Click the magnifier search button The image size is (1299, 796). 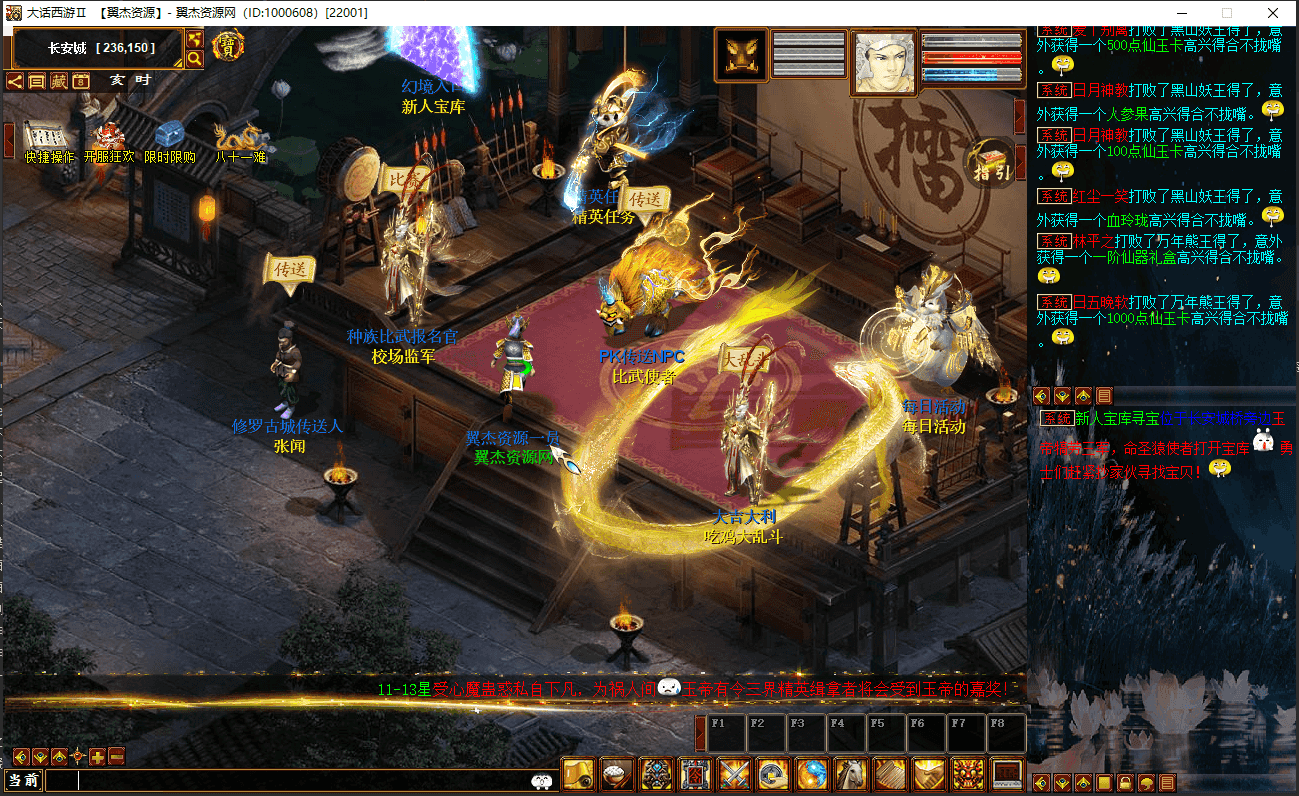pyautogui.click(x=195, y=59)
